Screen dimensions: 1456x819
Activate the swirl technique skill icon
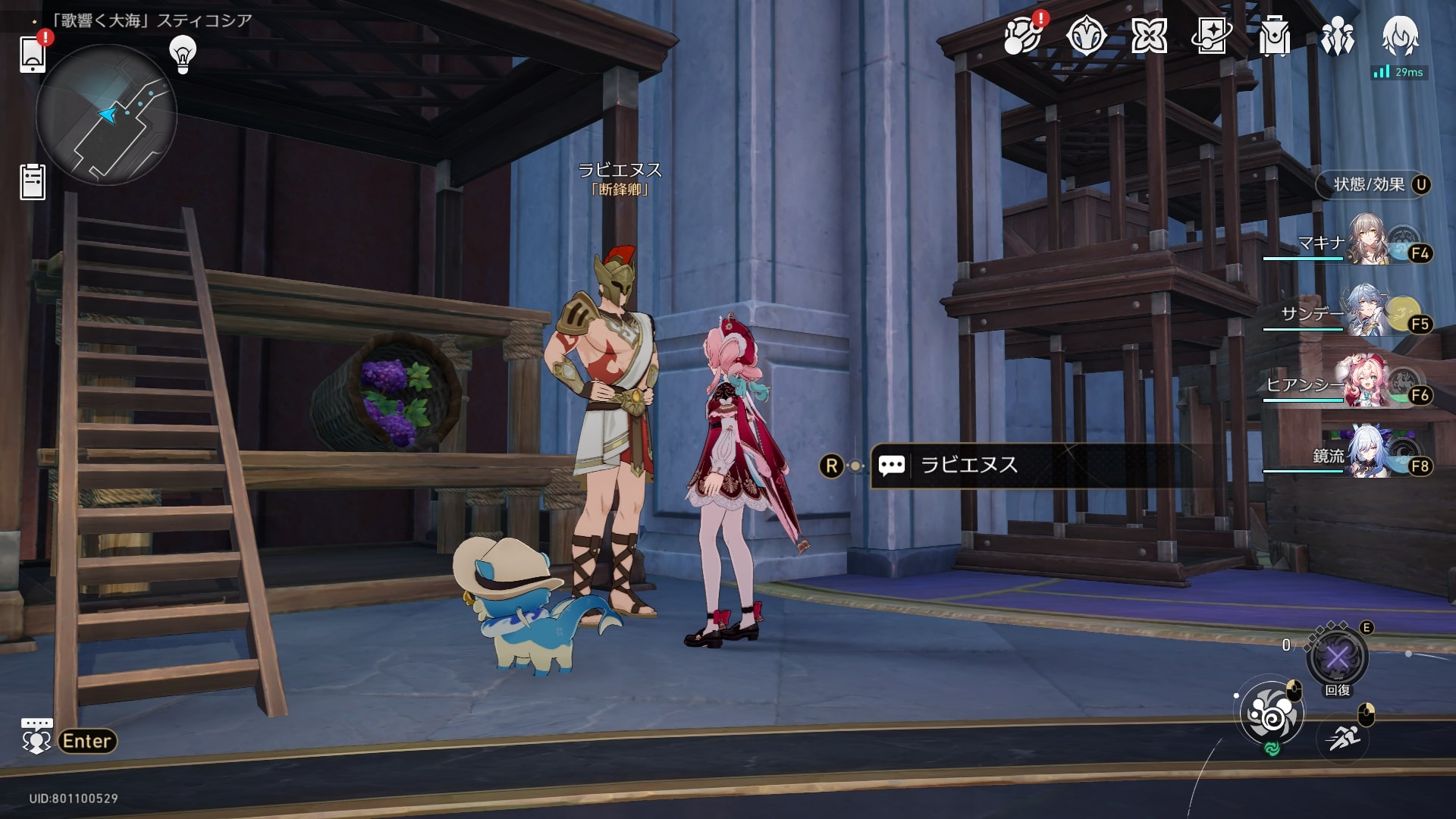tap(1272, 715)
